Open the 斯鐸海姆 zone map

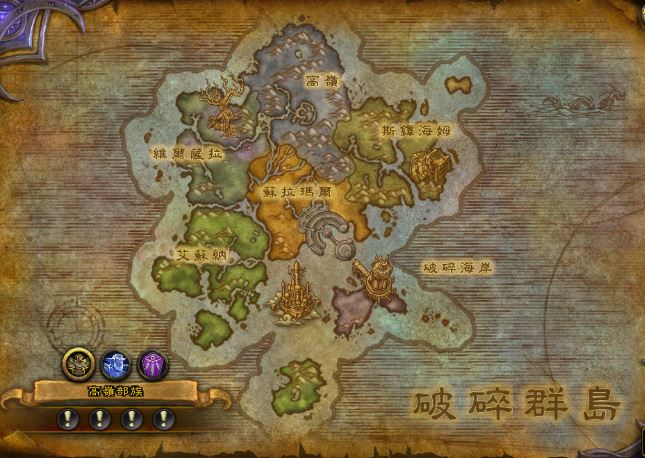(x=398, y=129)
